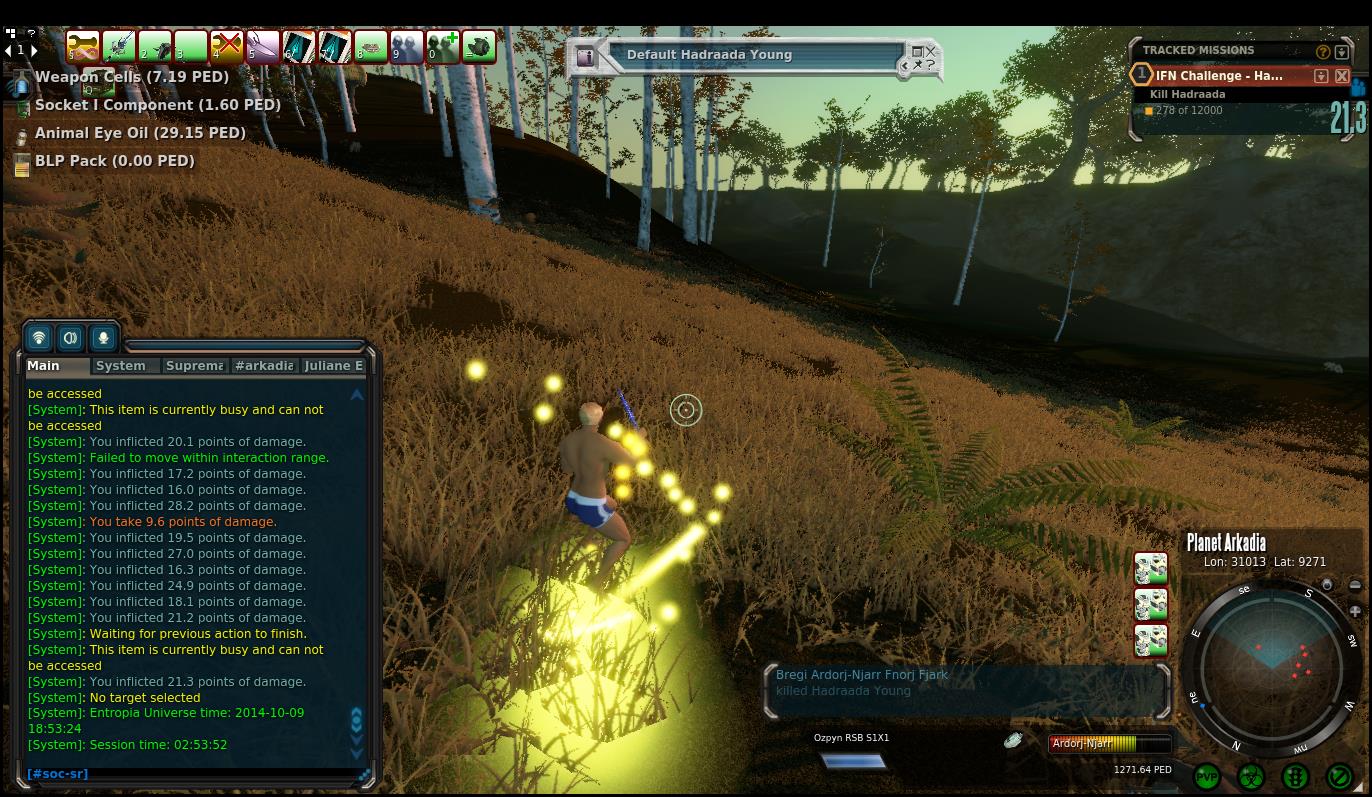The height and width of the screenshot is (797, 1372).
Task: Close the Default Hadraada Young target panel
Action: [931, 50]
